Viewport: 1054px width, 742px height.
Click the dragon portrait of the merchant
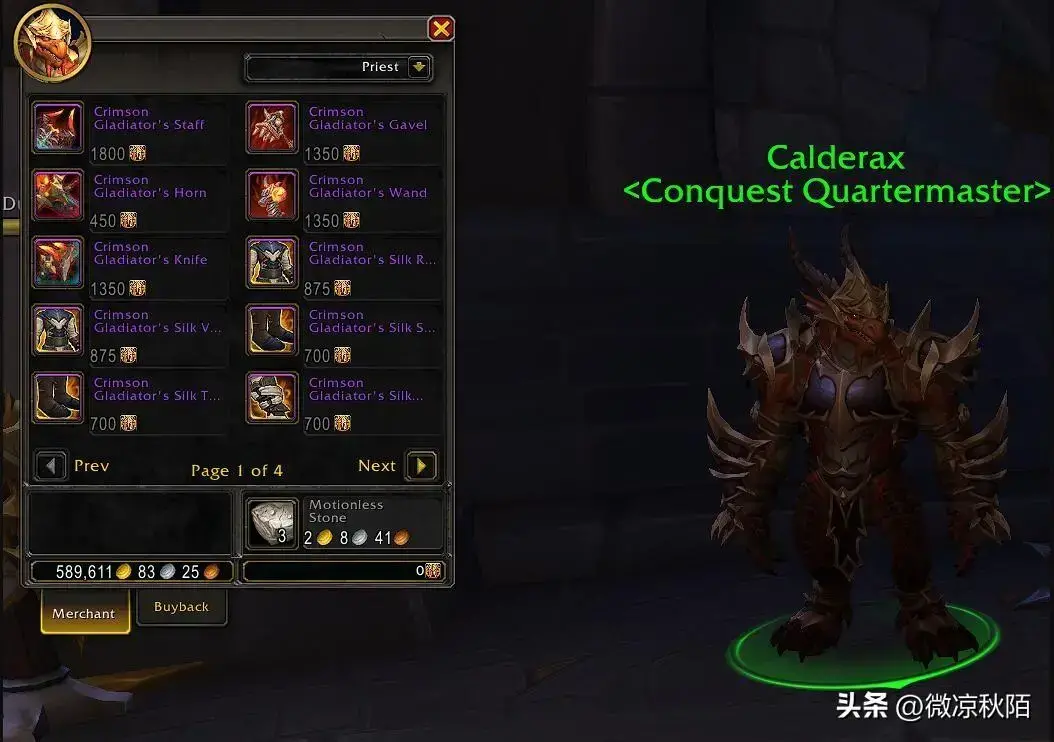[52, 42]
